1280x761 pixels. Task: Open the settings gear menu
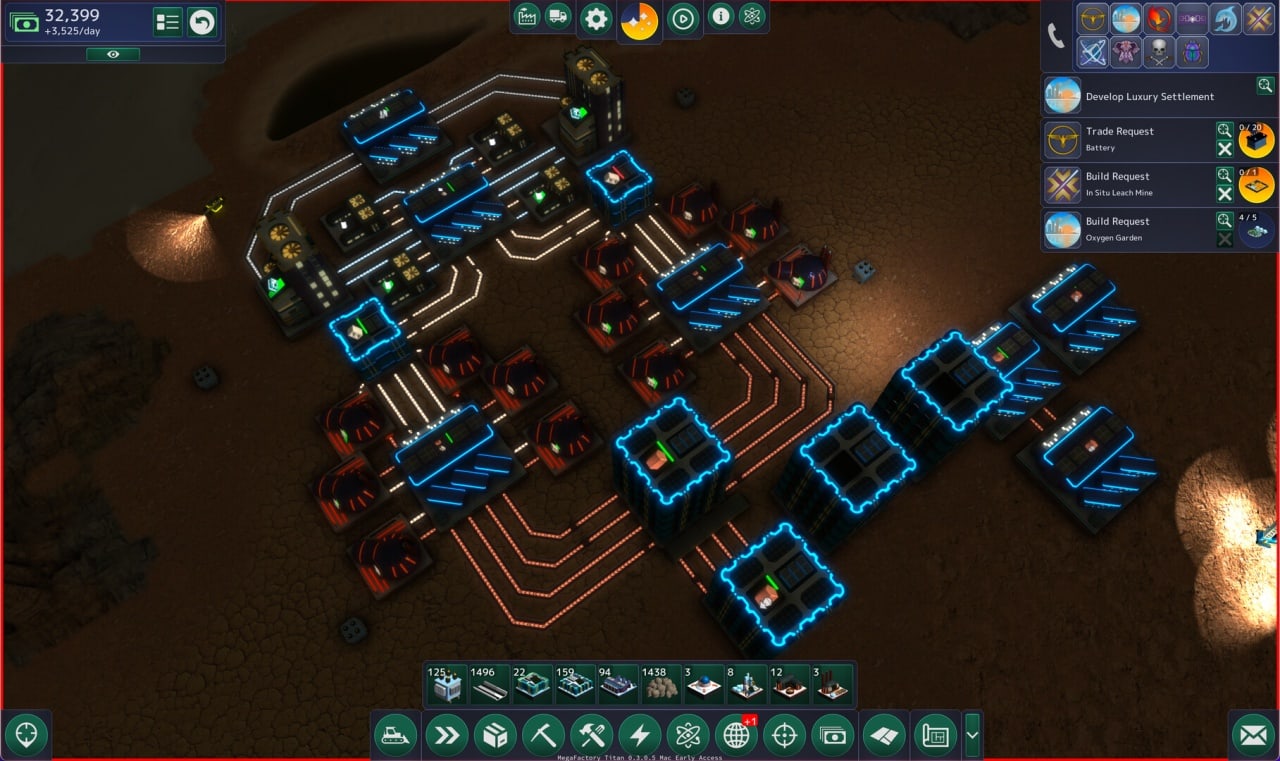click(596, 19)
